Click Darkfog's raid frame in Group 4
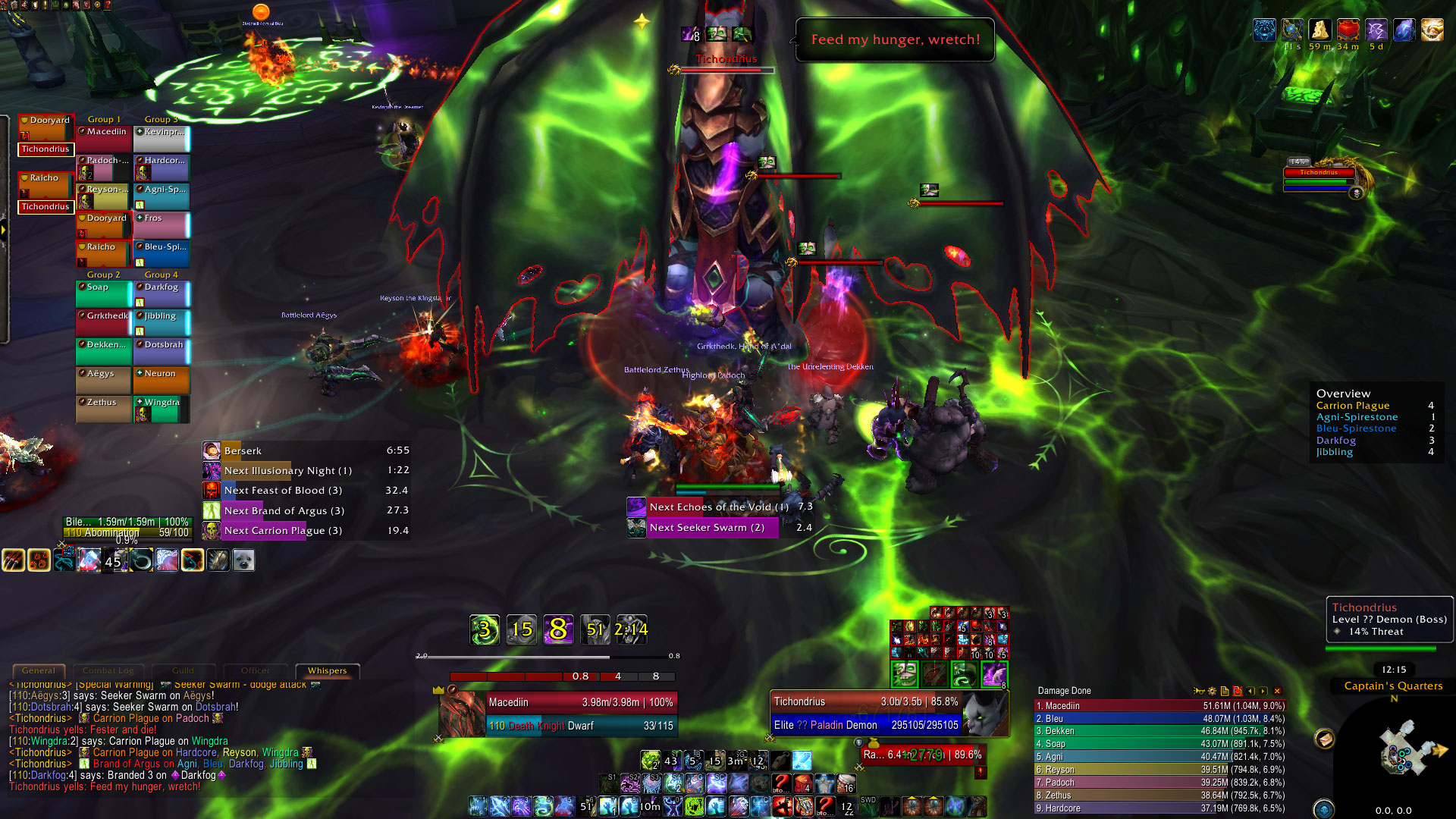The height and width of the screenshot is (819, 1456). (162, 293)
